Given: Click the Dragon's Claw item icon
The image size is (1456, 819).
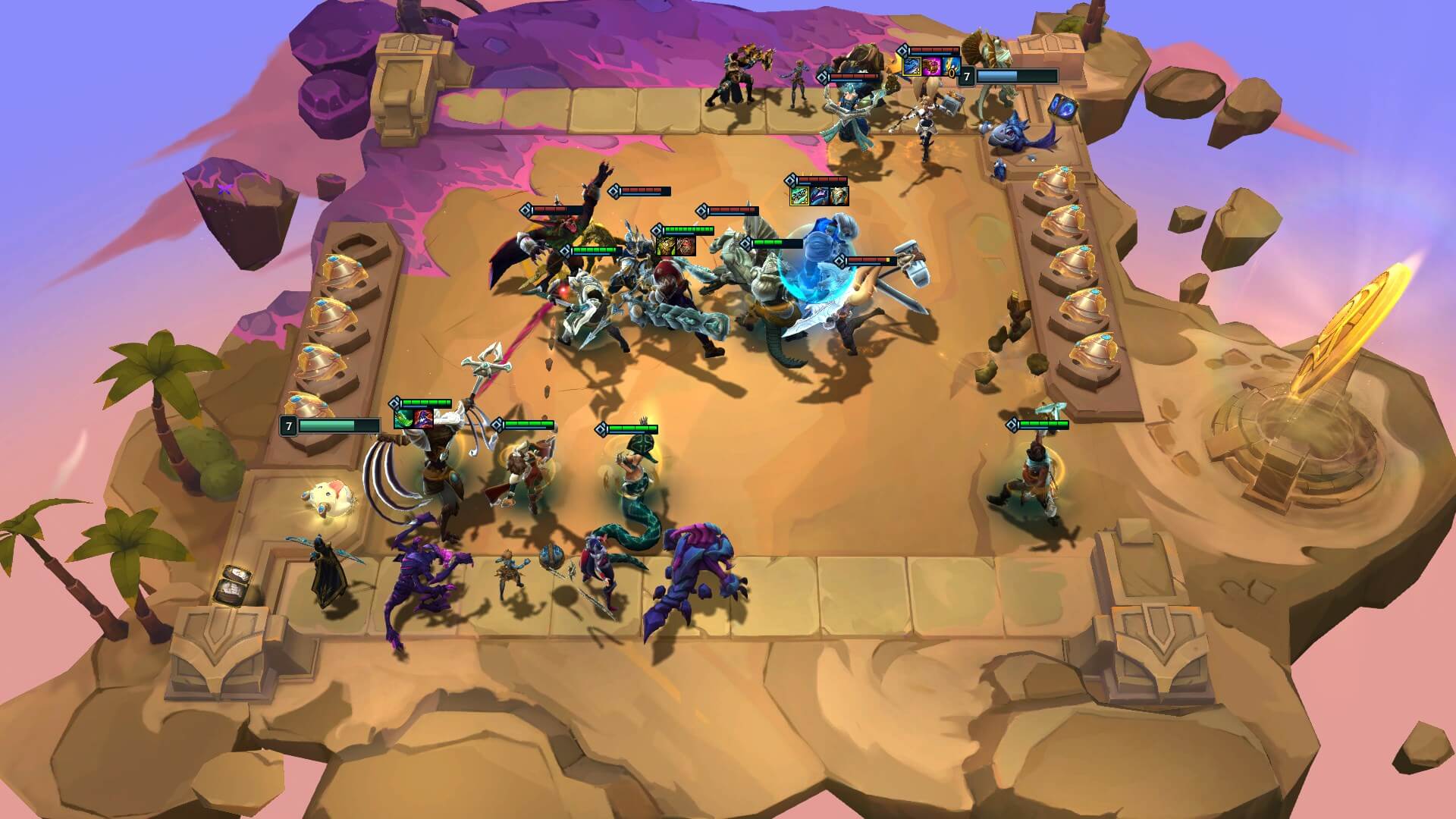Looking at the screenshot, I should click(799, 196).
